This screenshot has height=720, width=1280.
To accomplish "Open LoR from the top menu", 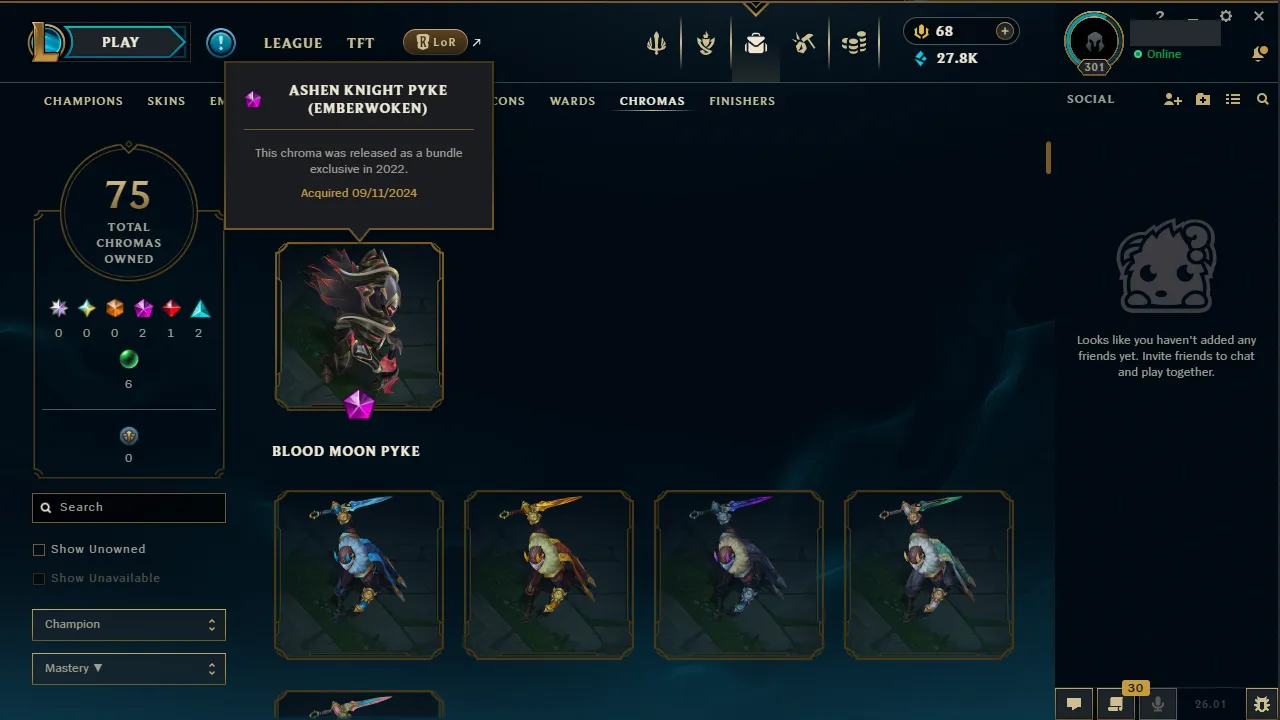I will 434,42.
